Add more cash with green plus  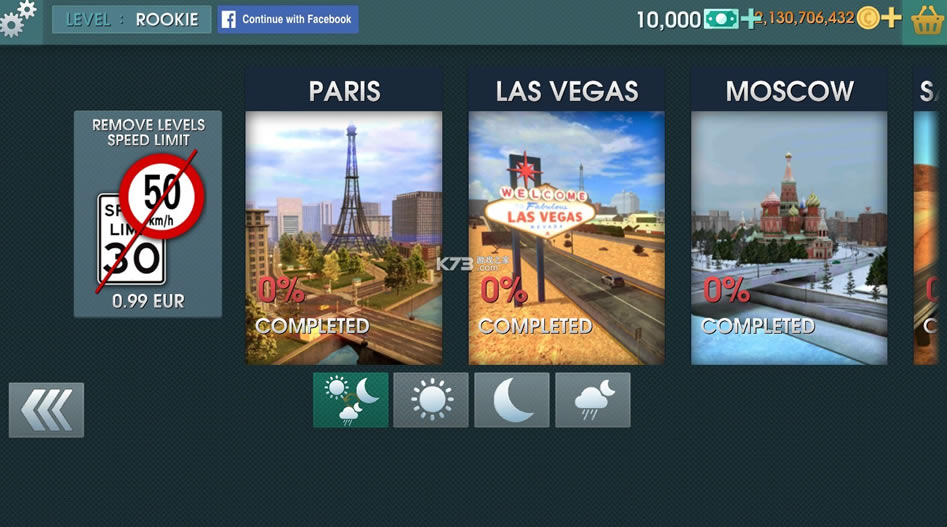[x=750, y=19]
